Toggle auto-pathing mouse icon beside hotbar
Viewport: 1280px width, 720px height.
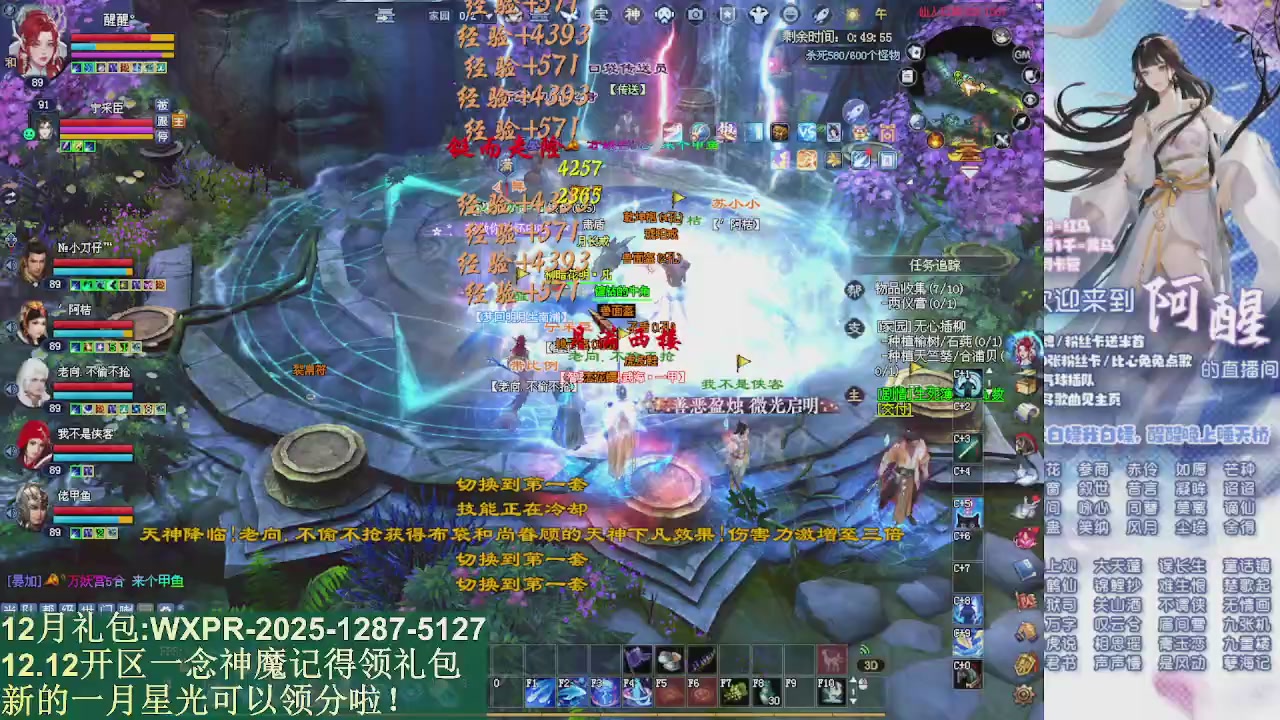(862, 684)
